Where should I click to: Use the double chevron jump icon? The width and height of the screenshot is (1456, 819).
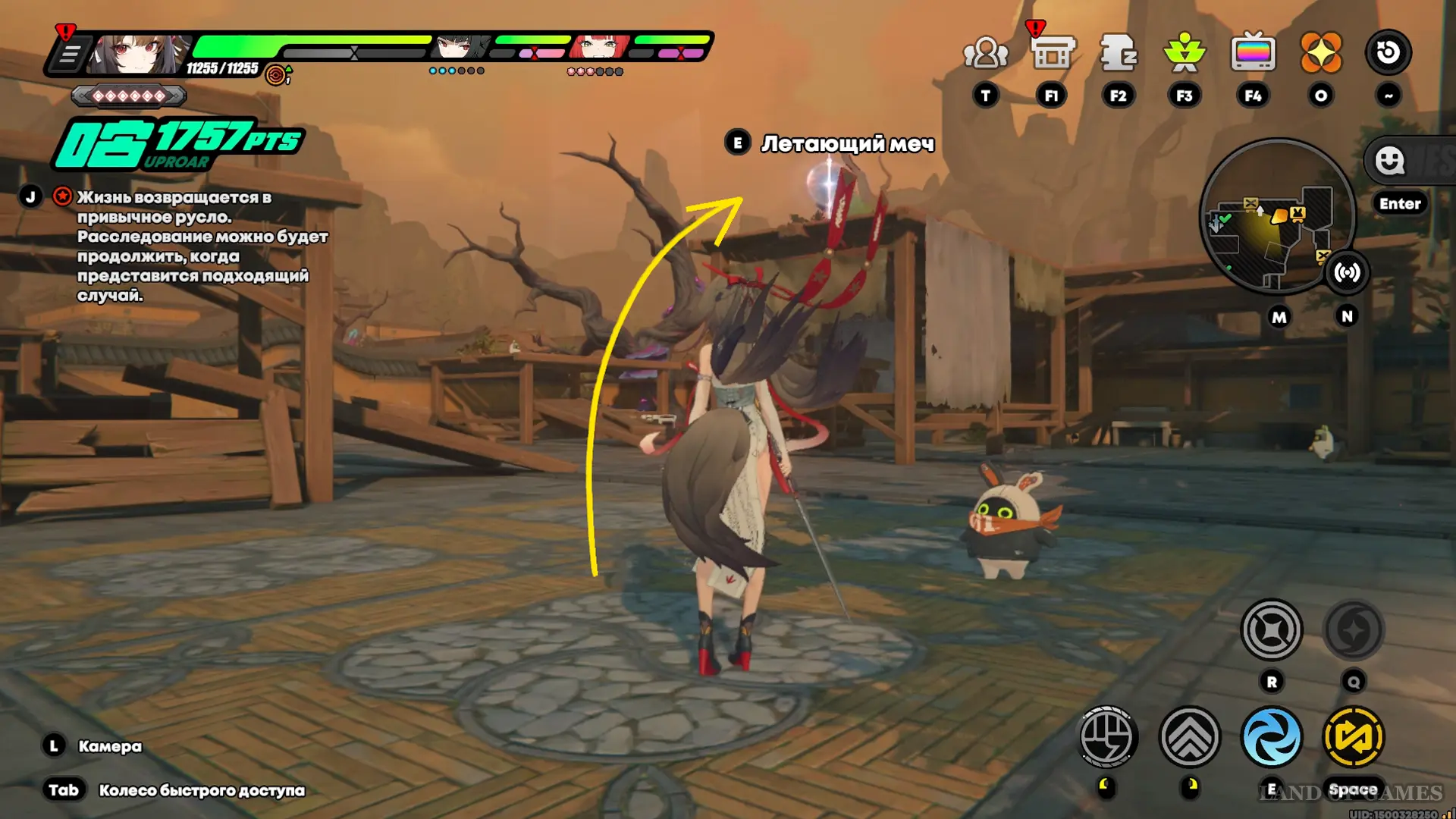(x=1190, y=737)
